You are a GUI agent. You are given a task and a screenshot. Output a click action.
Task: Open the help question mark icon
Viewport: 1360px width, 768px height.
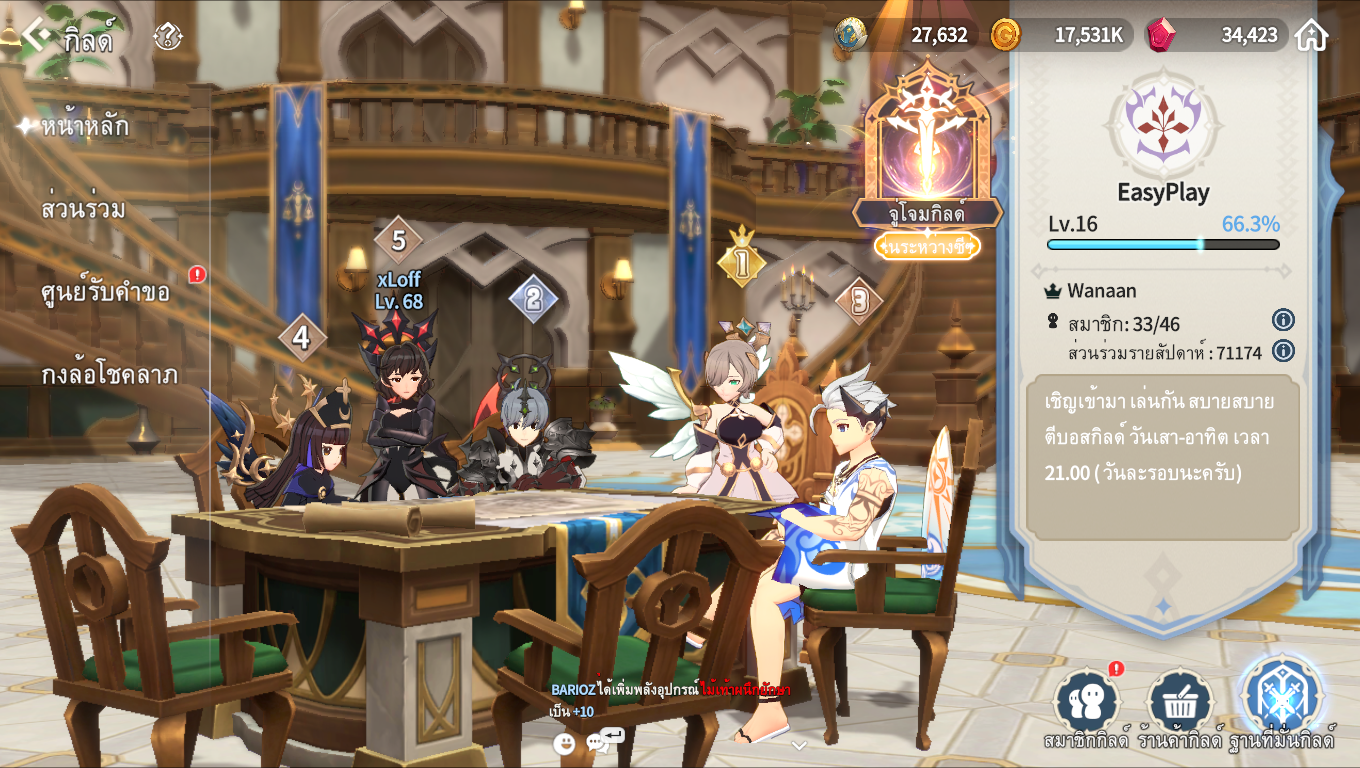click(x=168, y=37)
